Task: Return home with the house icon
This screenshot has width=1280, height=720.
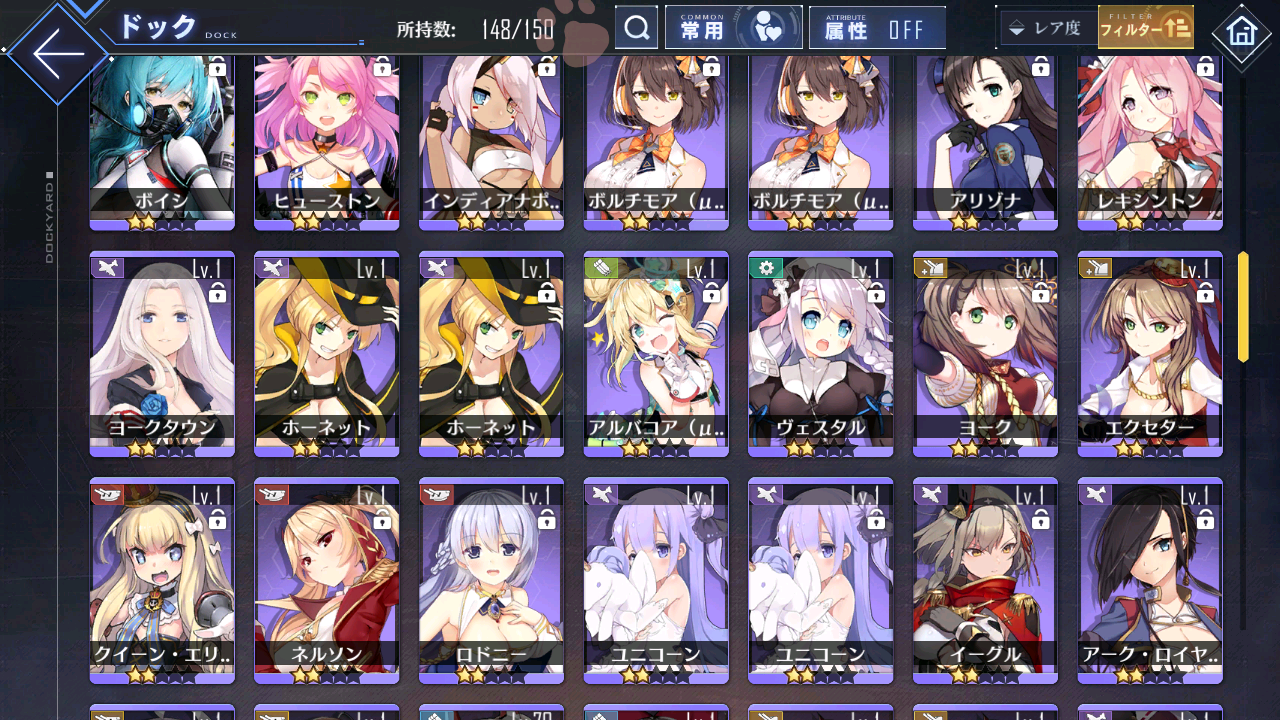Action: [1241, 33]
